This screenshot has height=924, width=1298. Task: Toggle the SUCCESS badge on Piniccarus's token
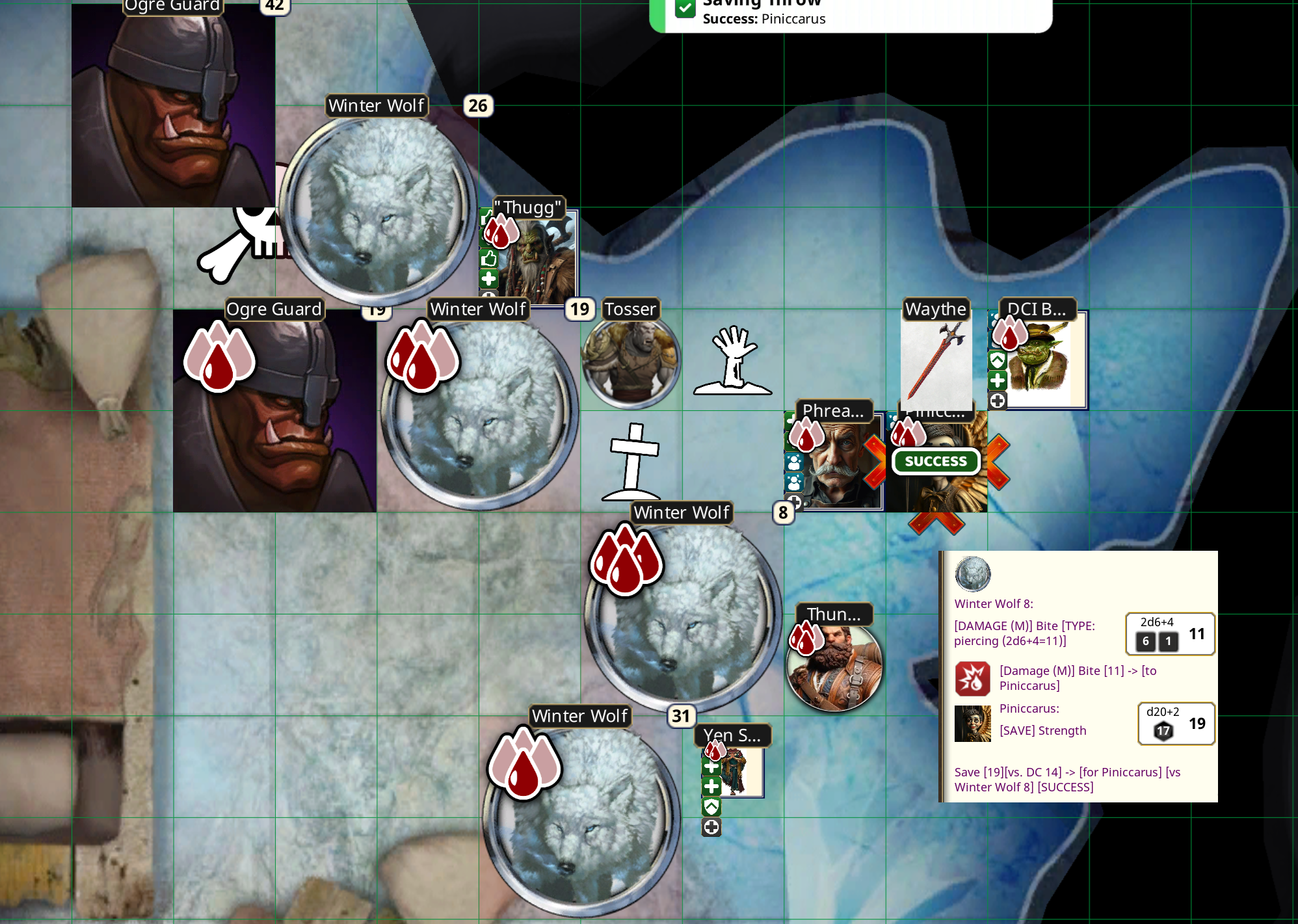pyautogui.click(x=936, y=461)
